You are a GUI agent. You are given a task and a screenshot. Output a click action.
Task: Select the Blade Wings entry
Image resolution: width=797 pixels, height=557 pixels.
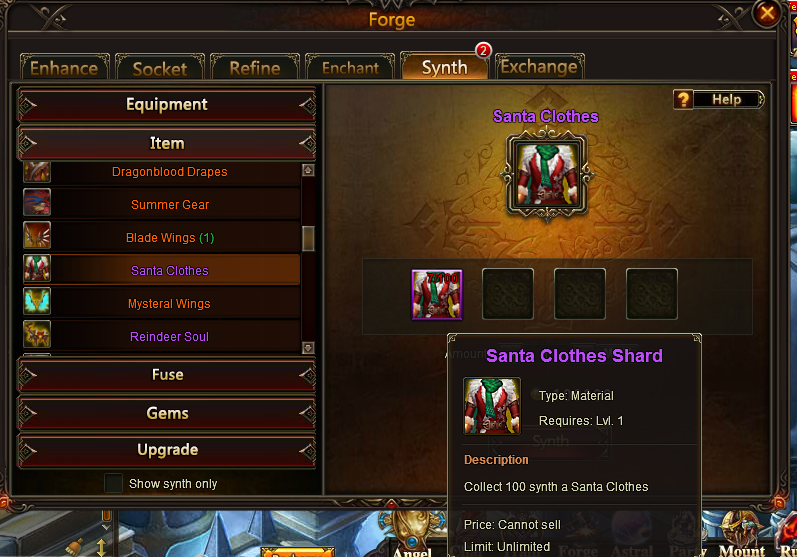(170, 238)
